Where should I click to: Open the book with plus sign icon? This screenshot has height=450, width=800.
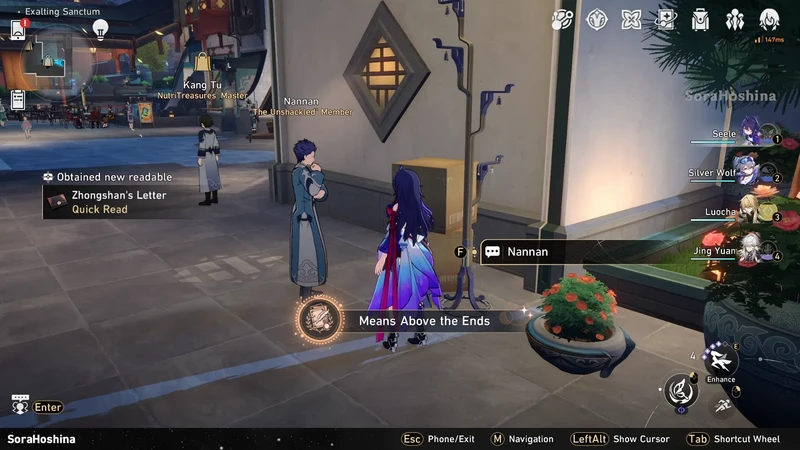coord(665,19)
